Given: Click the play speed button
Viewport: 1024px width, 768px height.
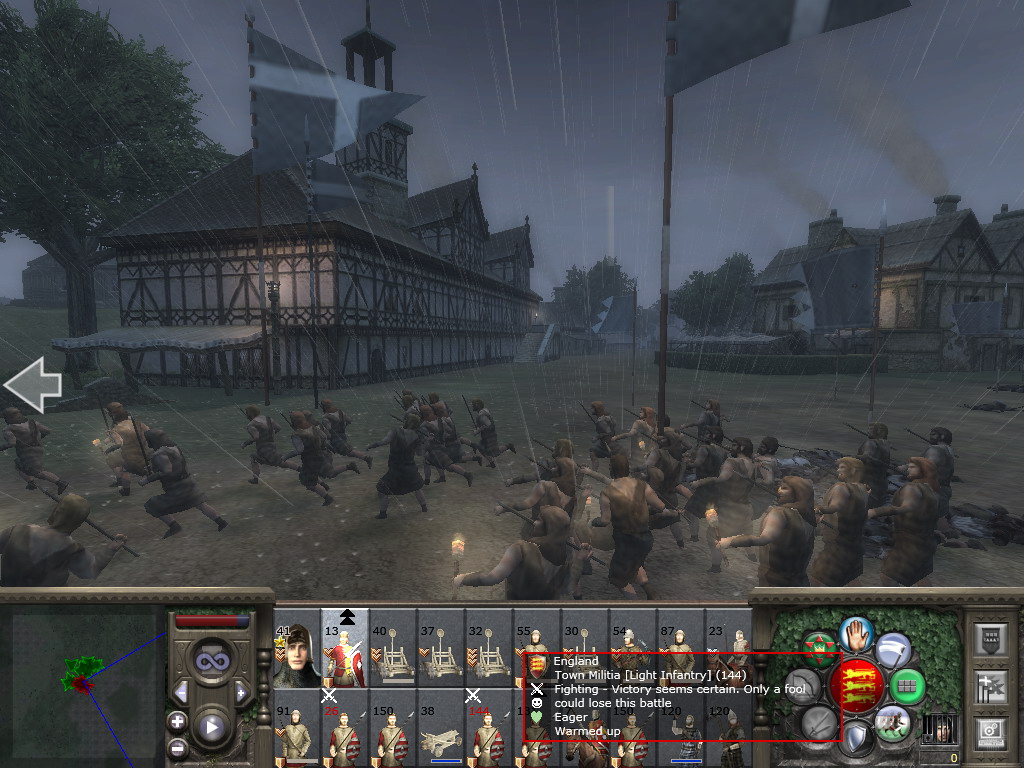Looking at the screenshot, I should point(210,727).
